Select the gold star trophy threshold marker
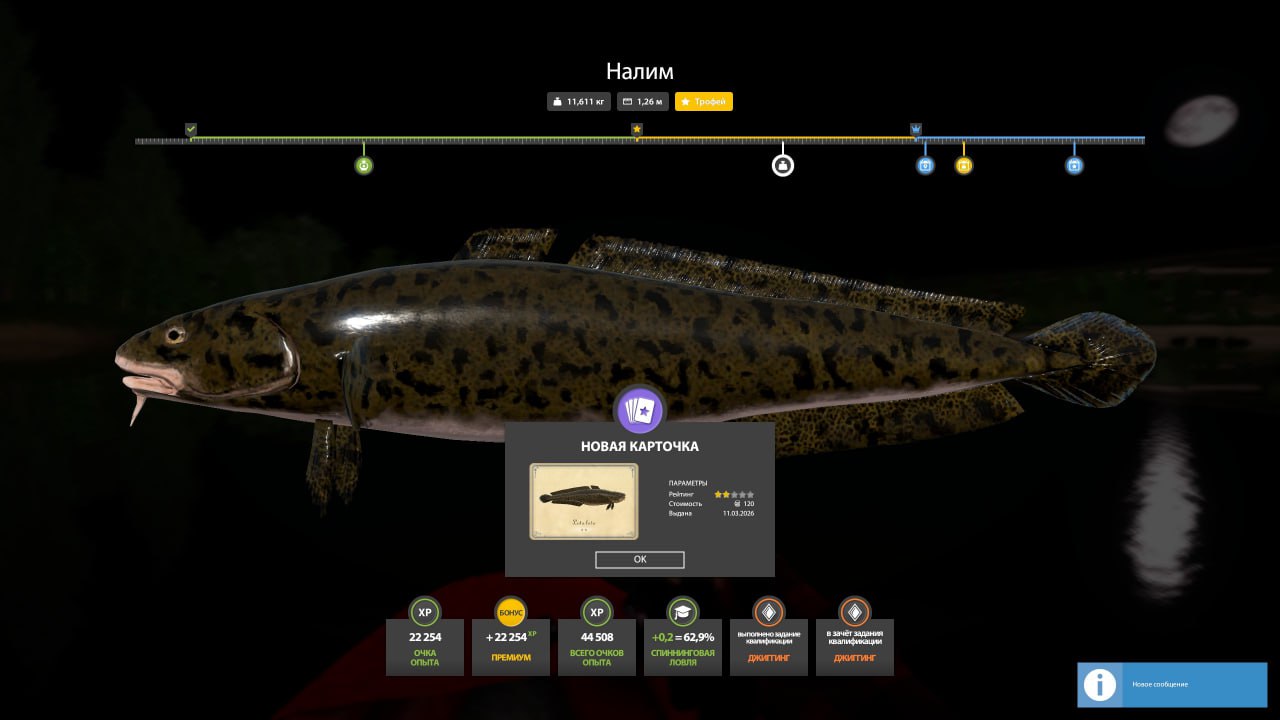This screenshot has height=720, width=1280. pos(637,129)
